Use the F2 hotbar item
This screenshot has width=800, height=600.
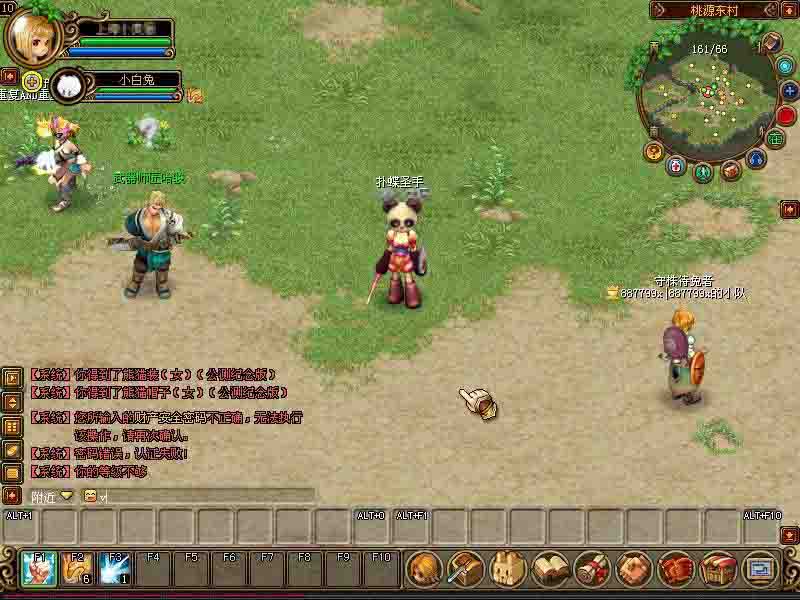(x=78, y=569)
